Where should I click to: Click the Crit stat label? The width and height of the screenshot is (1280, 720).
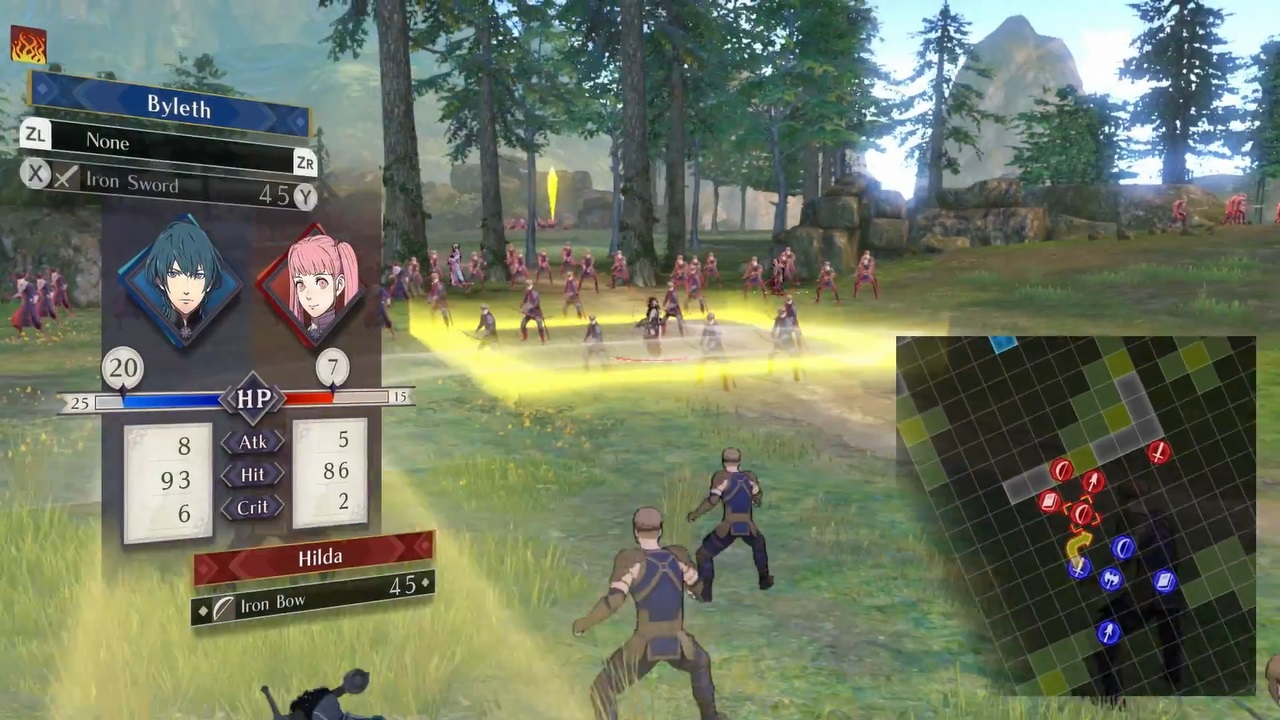[x=252, y=507]
